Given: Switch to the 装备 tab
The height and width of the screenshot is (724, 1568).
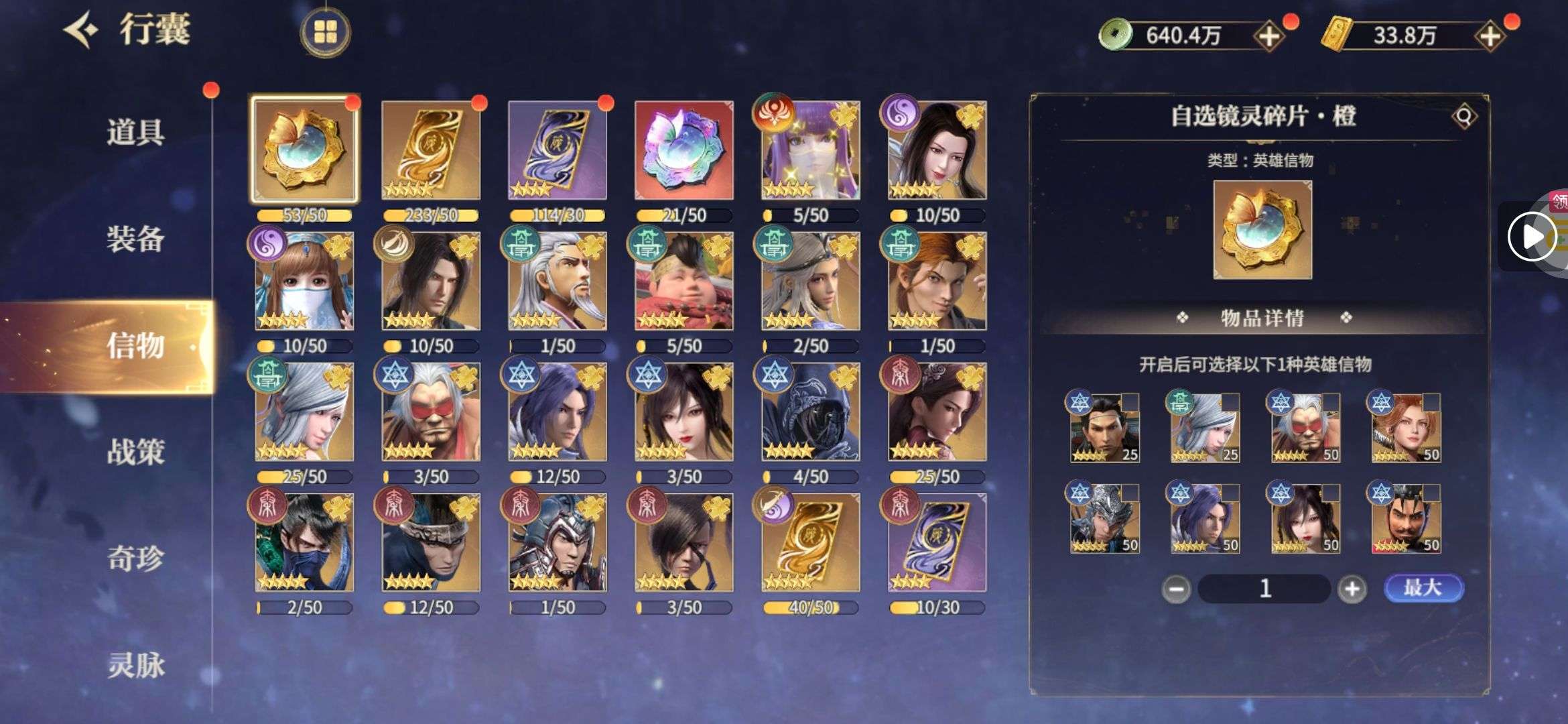Looking at the screenshot, I should point(135,239).
